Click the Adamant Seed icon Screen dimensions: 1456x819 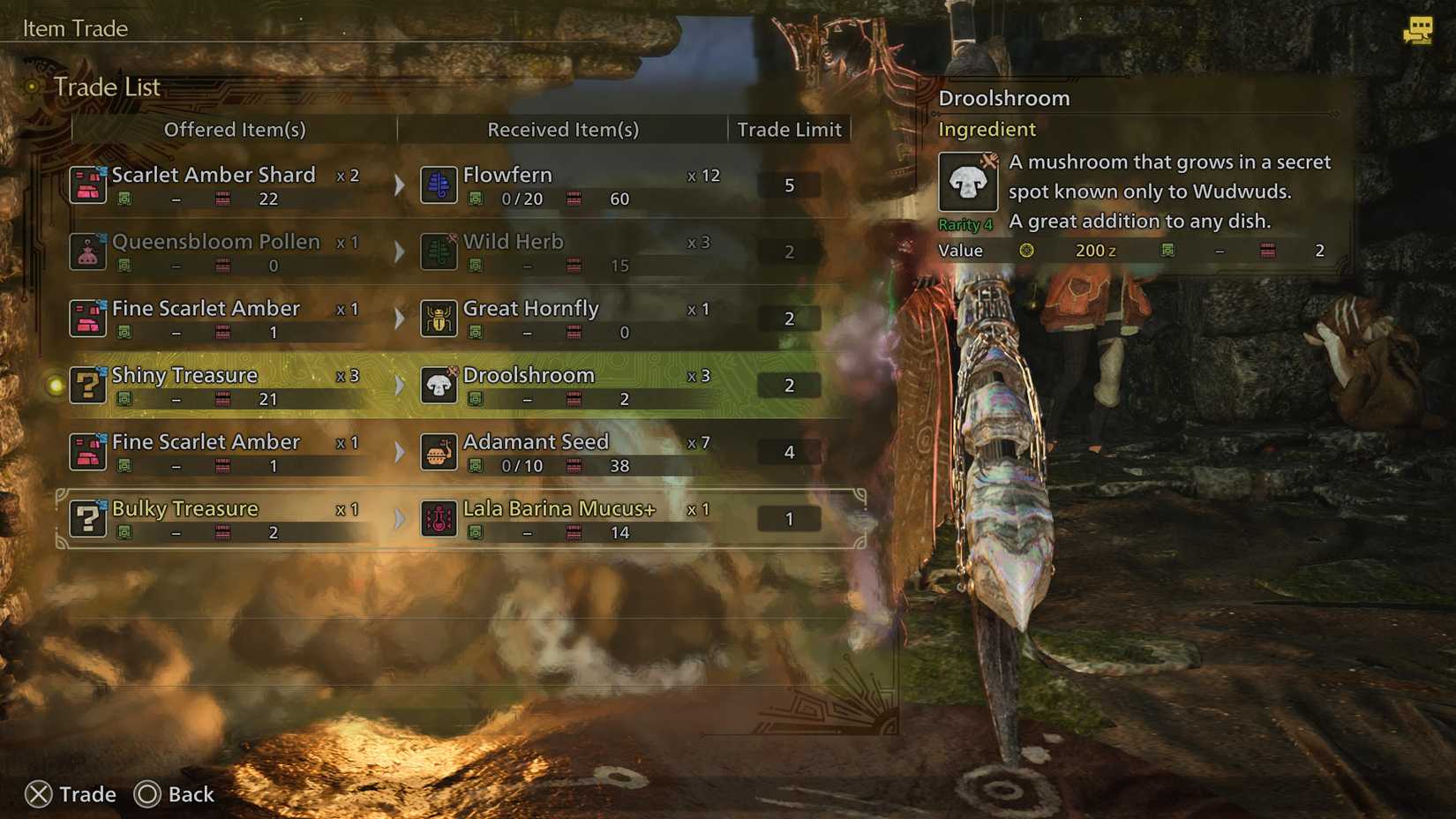[x=439, y=452]
